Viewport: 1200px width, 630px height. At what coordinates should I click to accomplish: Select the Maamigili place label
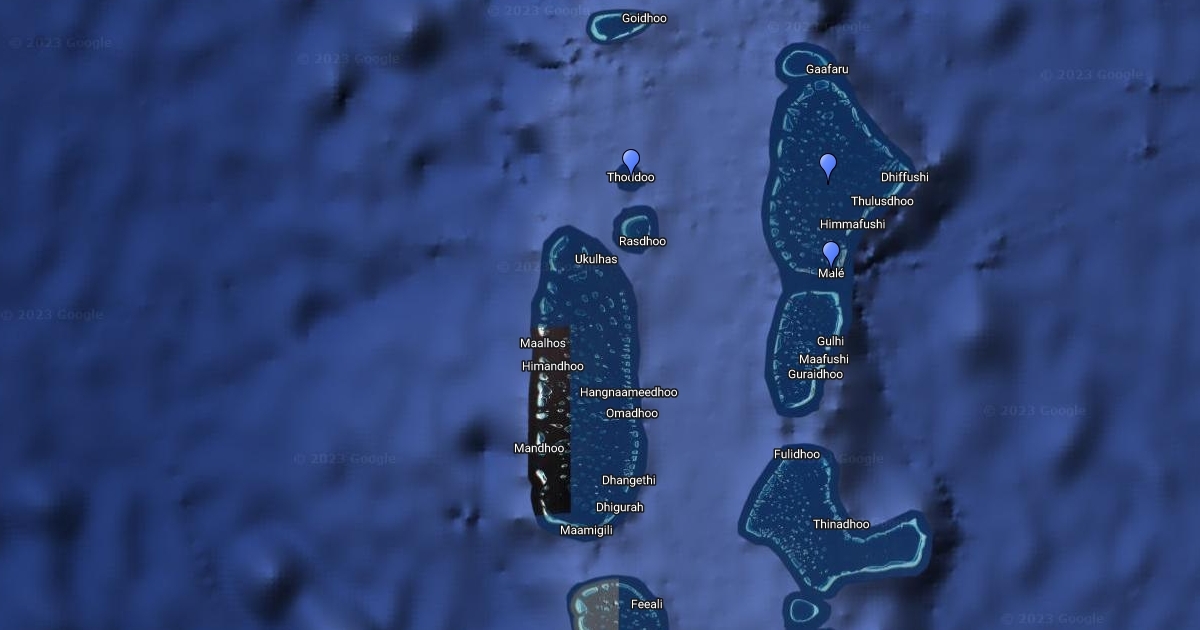point(586,530)
